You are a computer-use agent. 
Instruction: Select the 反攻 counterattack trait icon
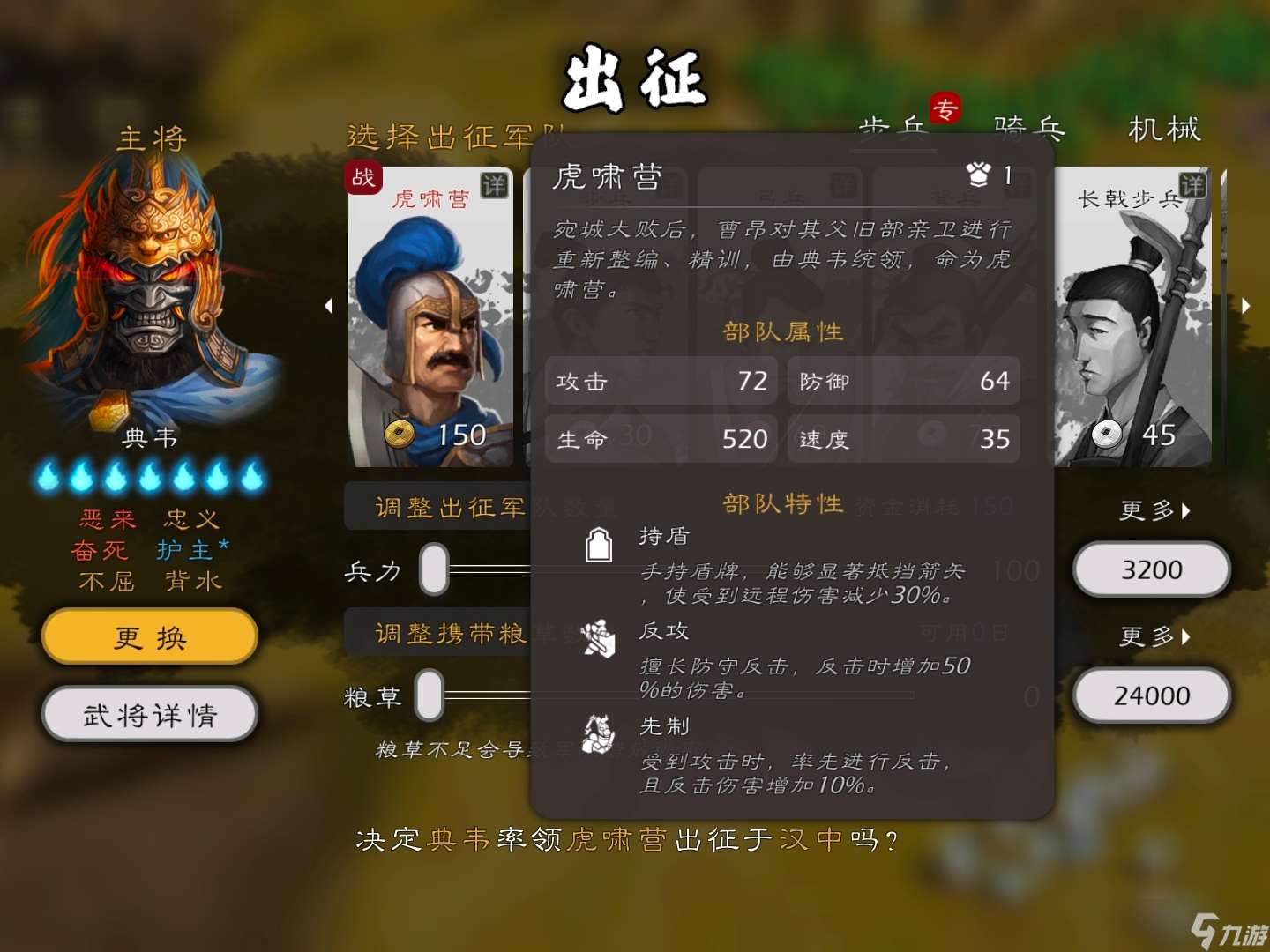[601, 640]
